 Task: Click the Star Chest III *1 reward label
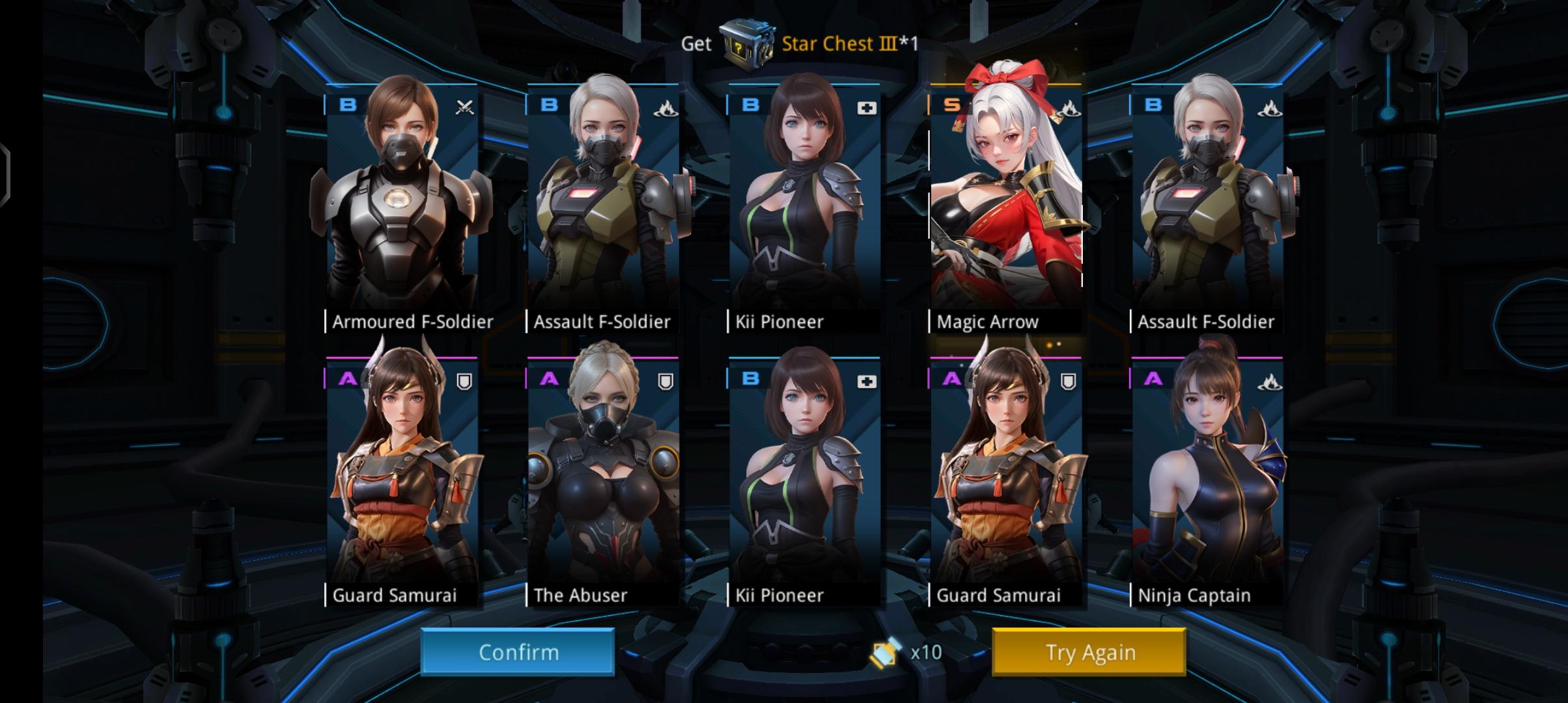point(840,44)
